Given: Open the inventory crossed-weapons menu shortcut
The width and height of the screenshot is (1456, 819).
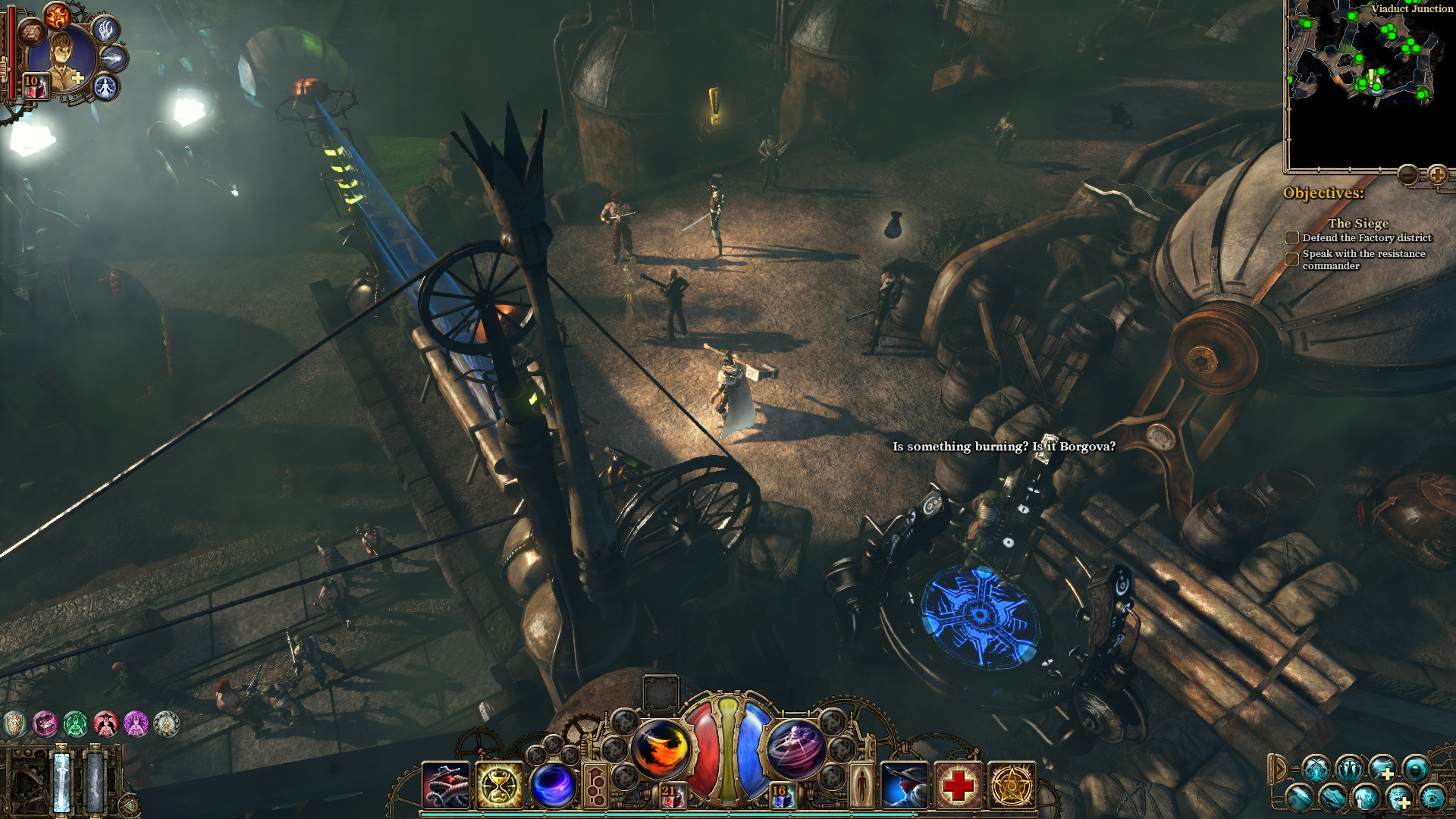Looking at the screenshot, I should [1316, 768].
